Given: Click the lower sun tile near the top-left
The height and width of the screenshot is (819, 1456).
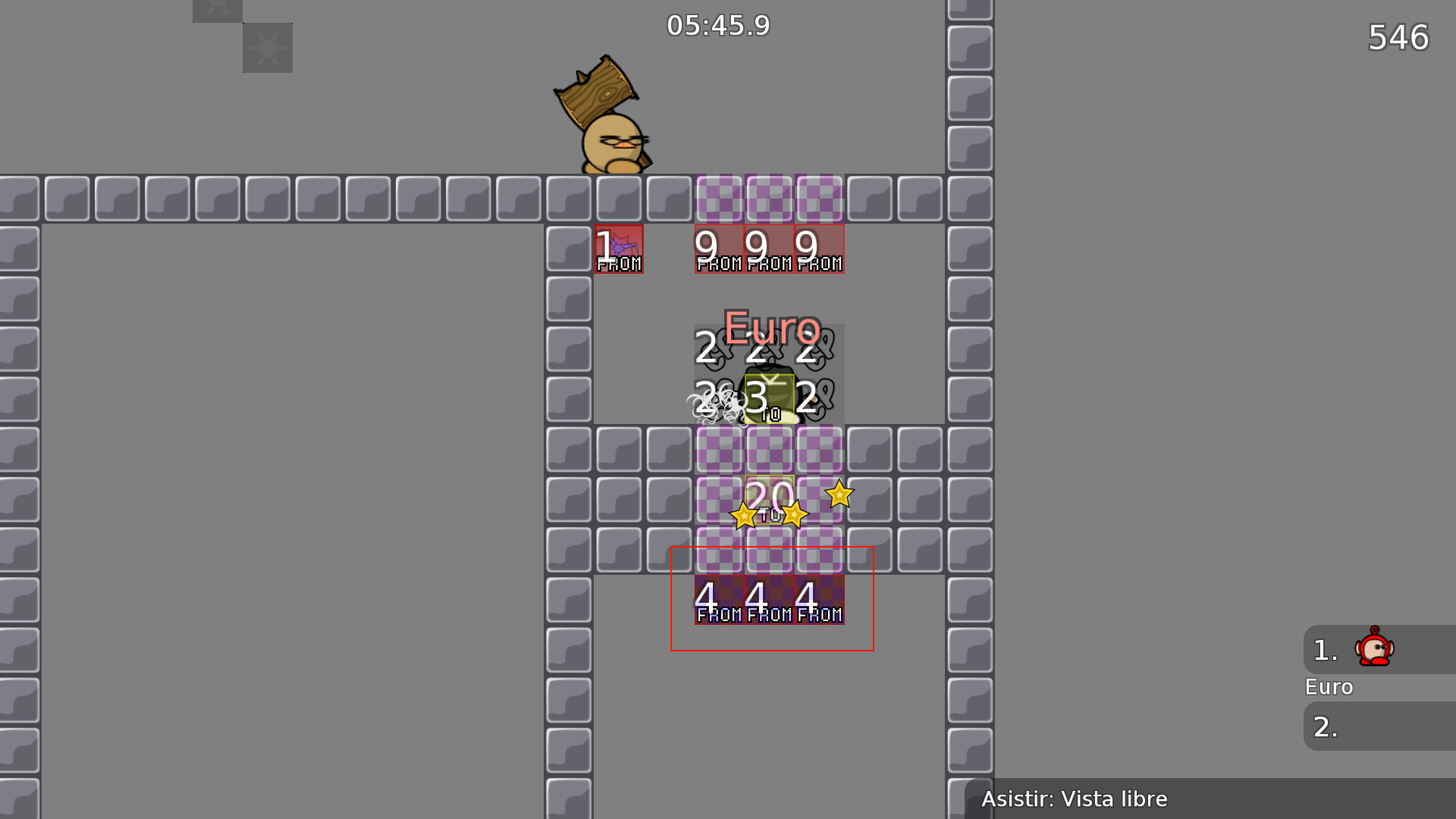Looking at the screenshot, I should coord(267,47).
